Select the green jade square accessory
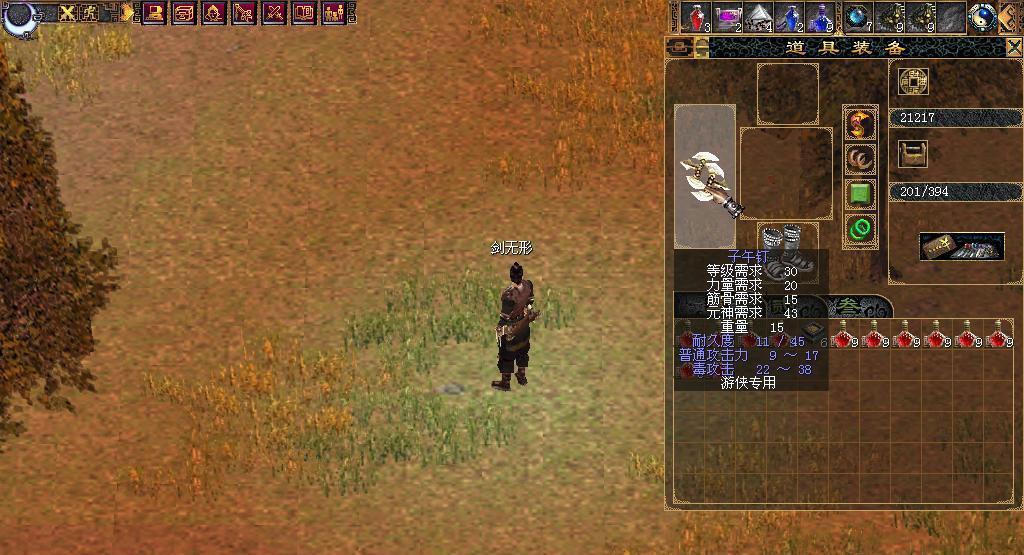 [859, 193]
